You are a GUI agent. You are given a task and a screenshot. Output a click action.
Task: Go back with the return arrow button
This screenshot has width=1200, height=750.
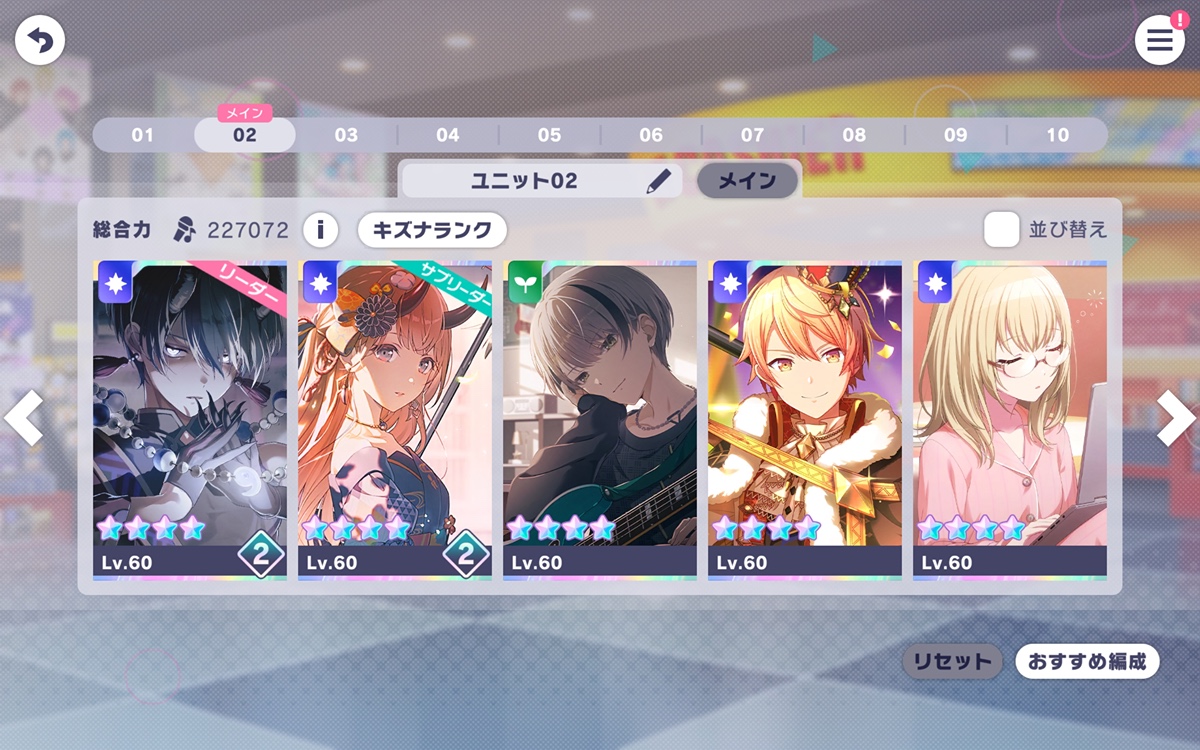[40, 41]
